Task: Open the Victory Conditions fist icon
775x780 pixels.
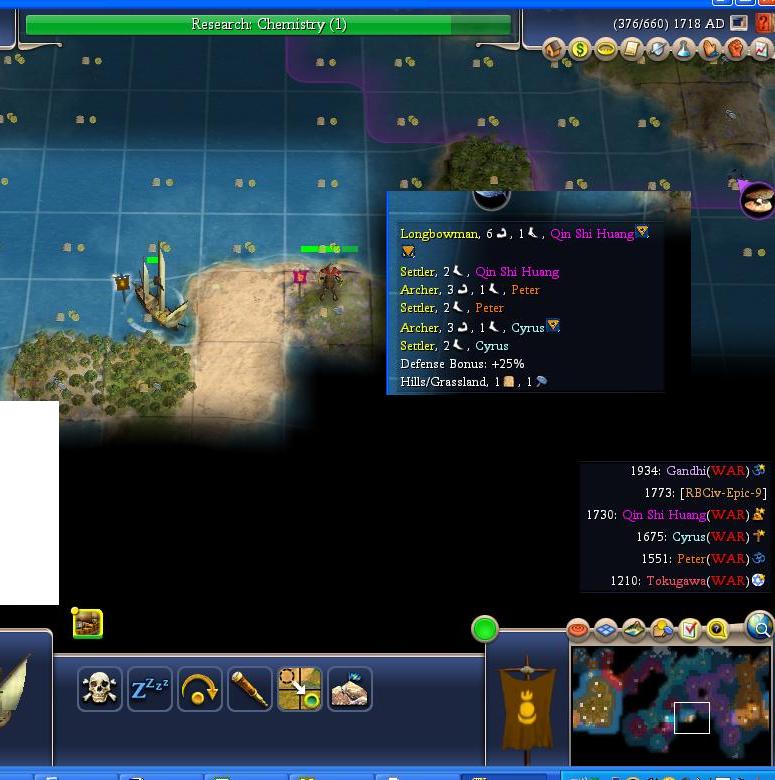Action: (735, 49)
